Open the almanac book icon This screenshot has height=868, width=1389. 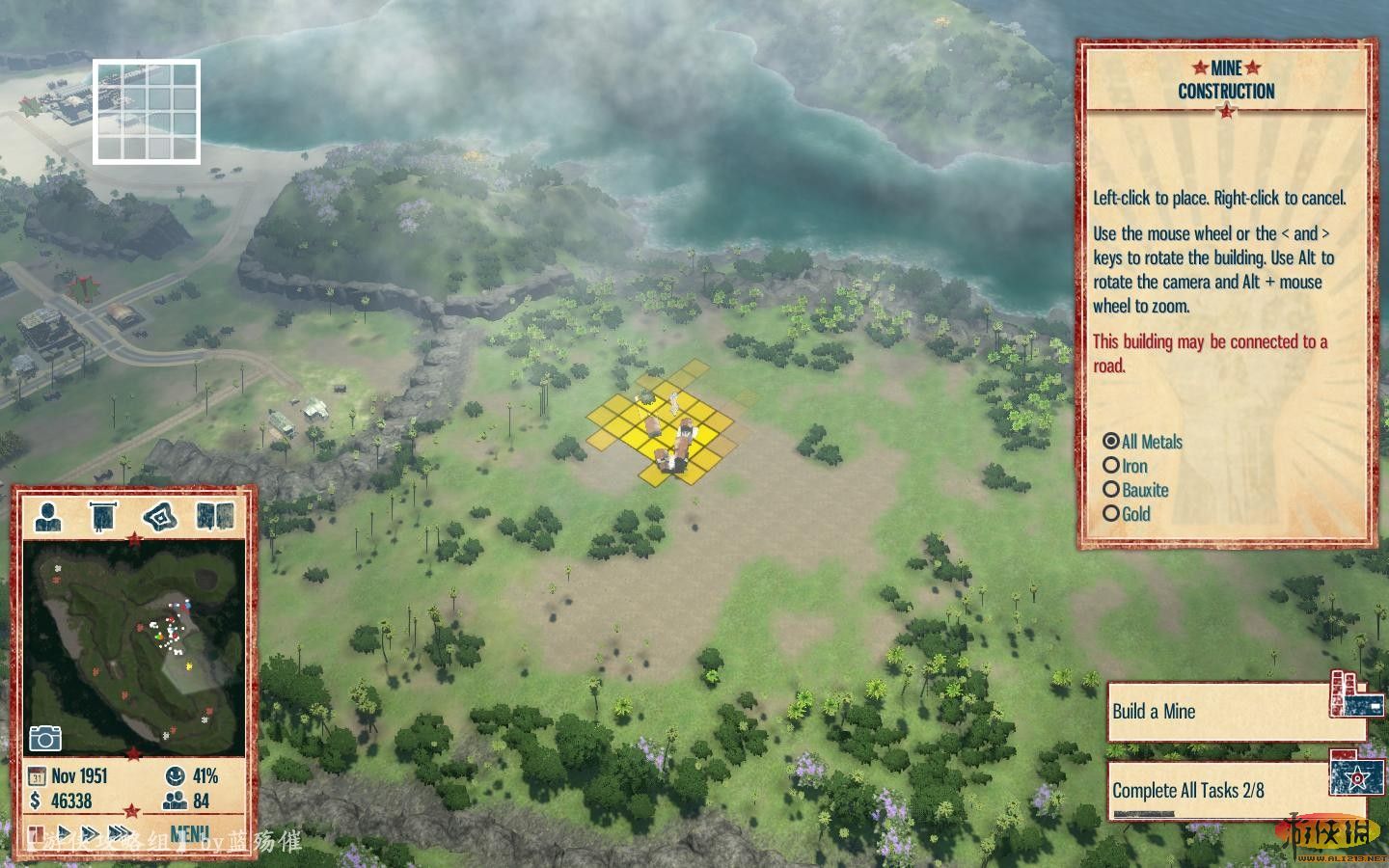click(215, 516)
